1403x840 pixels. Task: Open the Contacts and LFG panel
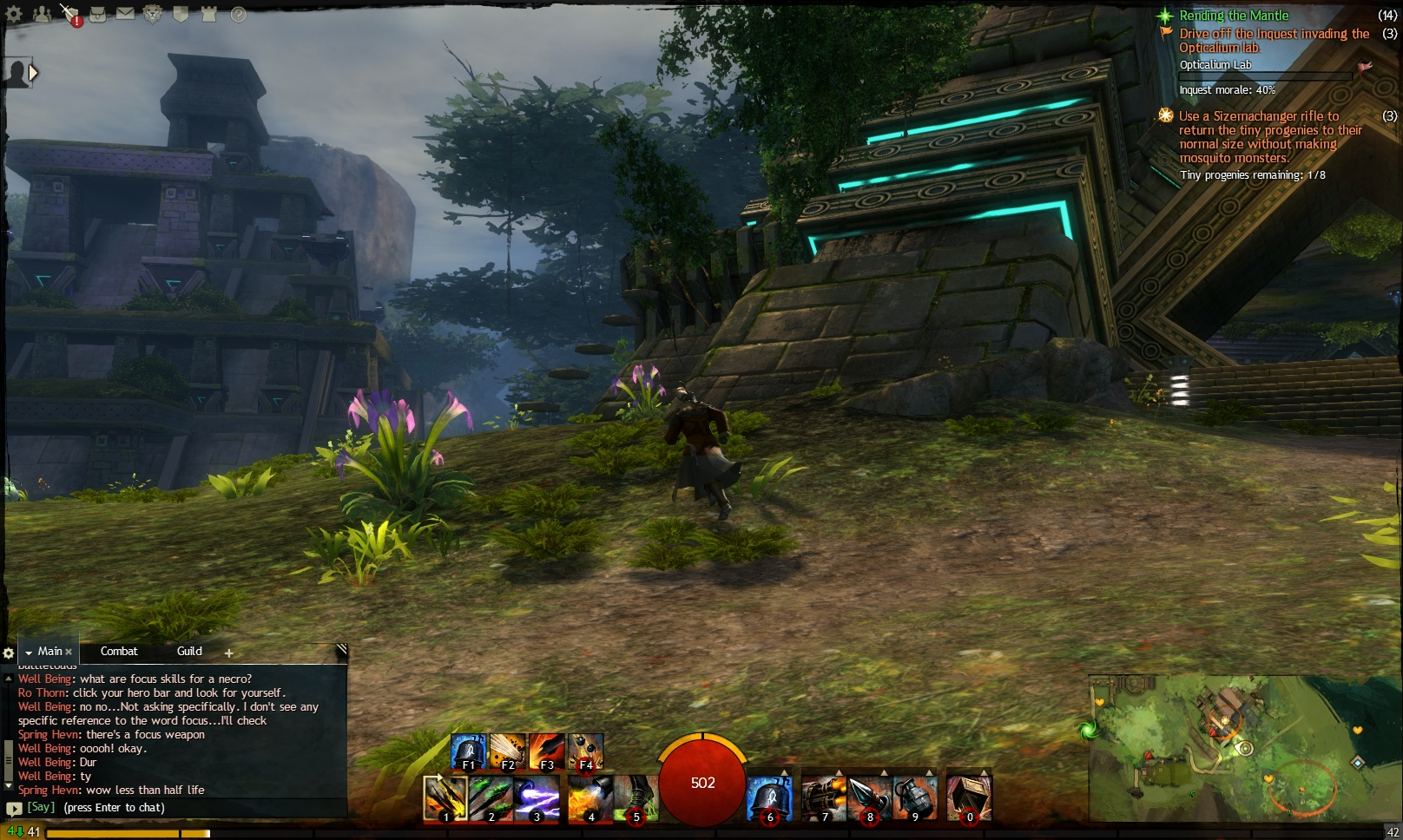pos(42,14)
